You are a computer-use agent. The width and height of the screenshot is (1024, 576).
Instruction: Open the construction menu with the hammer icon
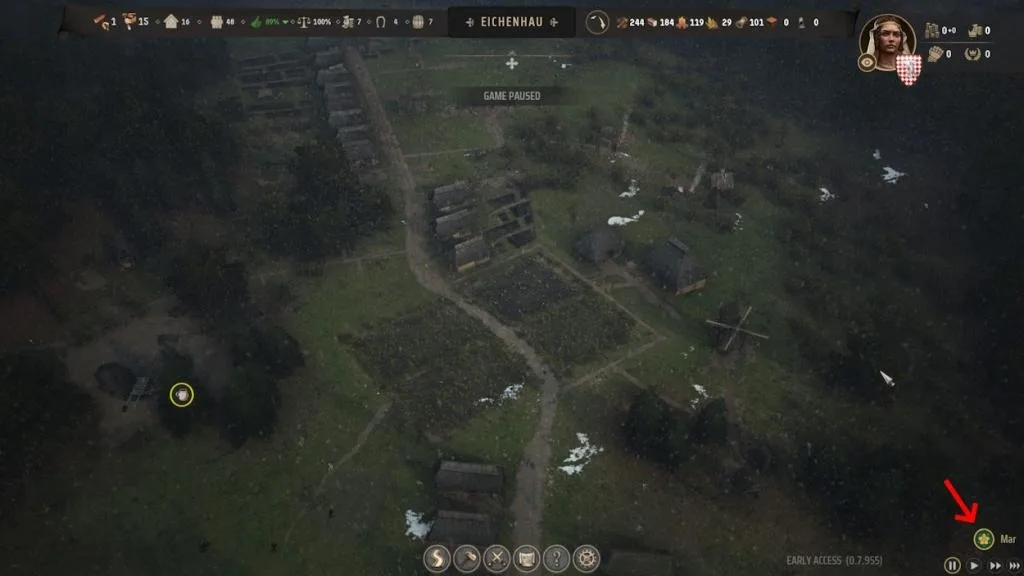467,558
